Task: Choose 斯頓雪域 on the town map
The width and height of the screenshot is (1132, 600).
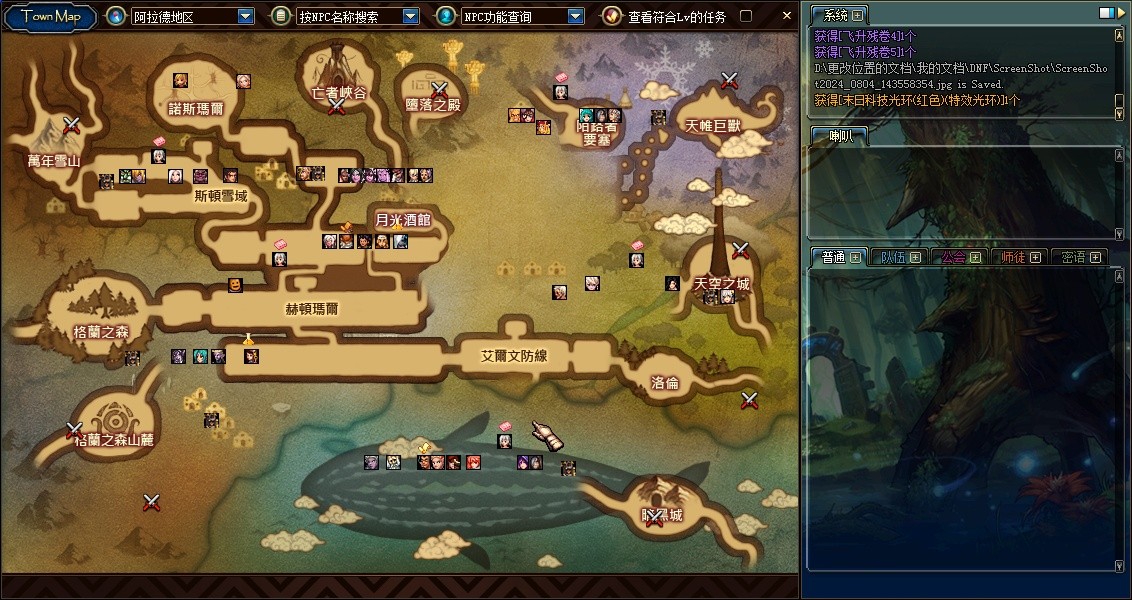Action: click(220, 197)
